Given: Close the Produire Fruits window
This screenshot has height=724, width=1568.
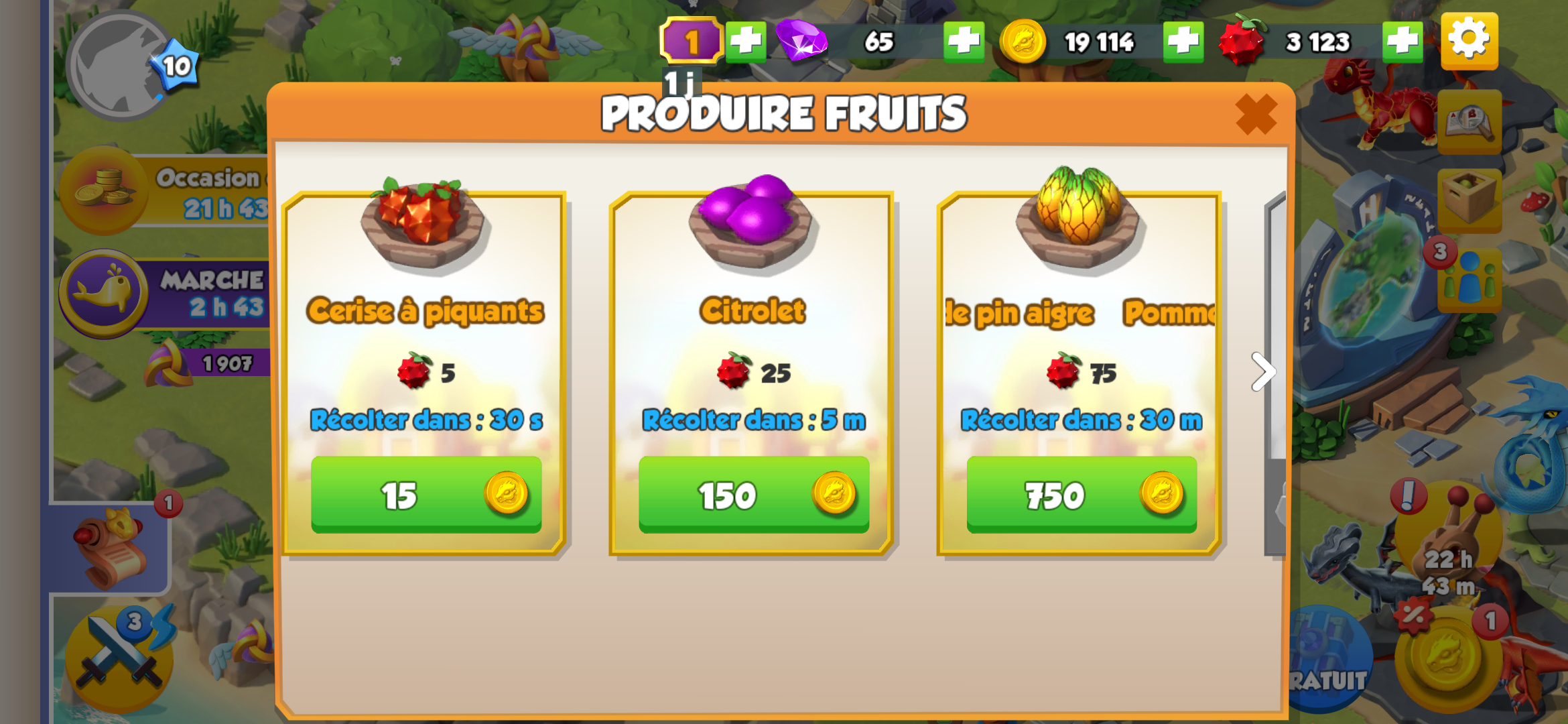Looking at the screenshot, I should coord(1256,114).
